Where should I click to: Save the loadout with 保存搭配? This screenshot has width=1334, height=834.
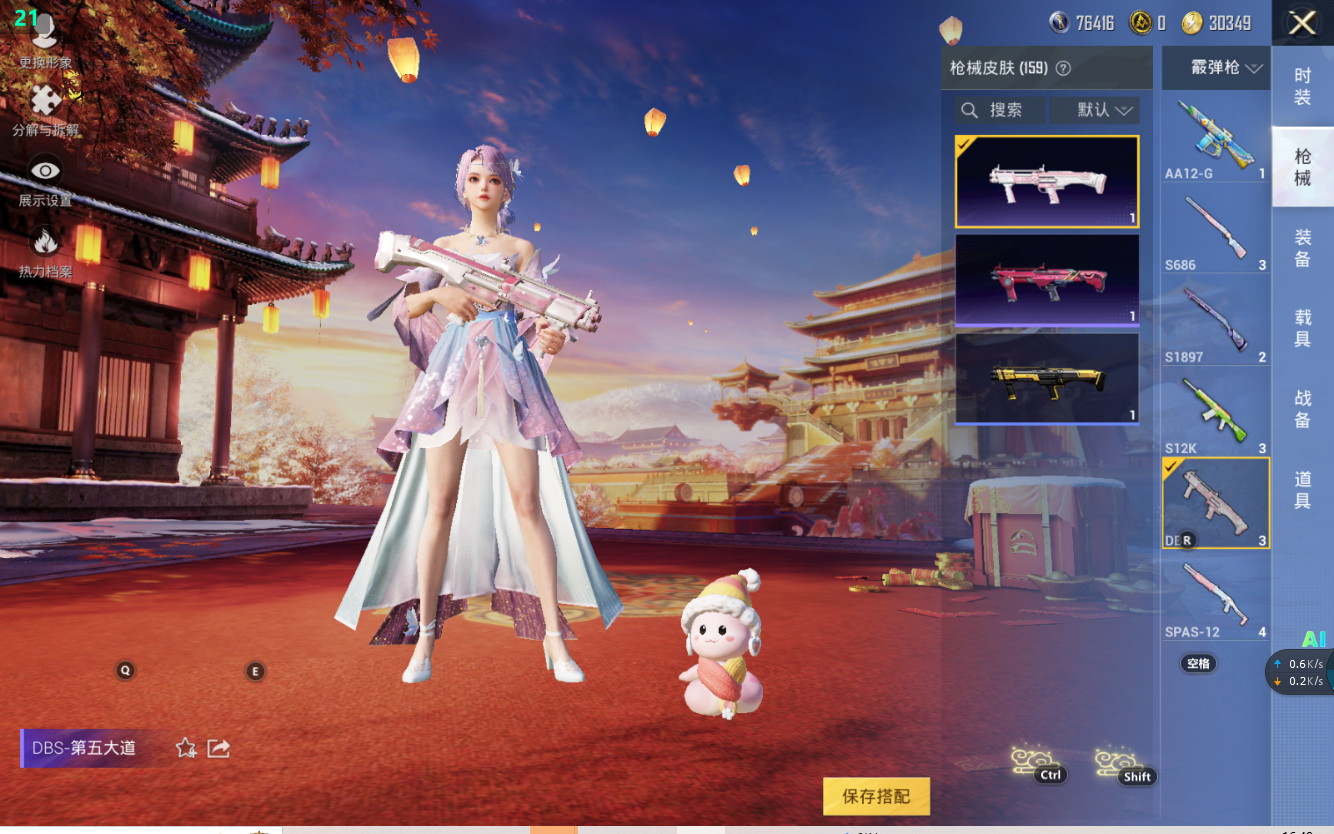876,796
